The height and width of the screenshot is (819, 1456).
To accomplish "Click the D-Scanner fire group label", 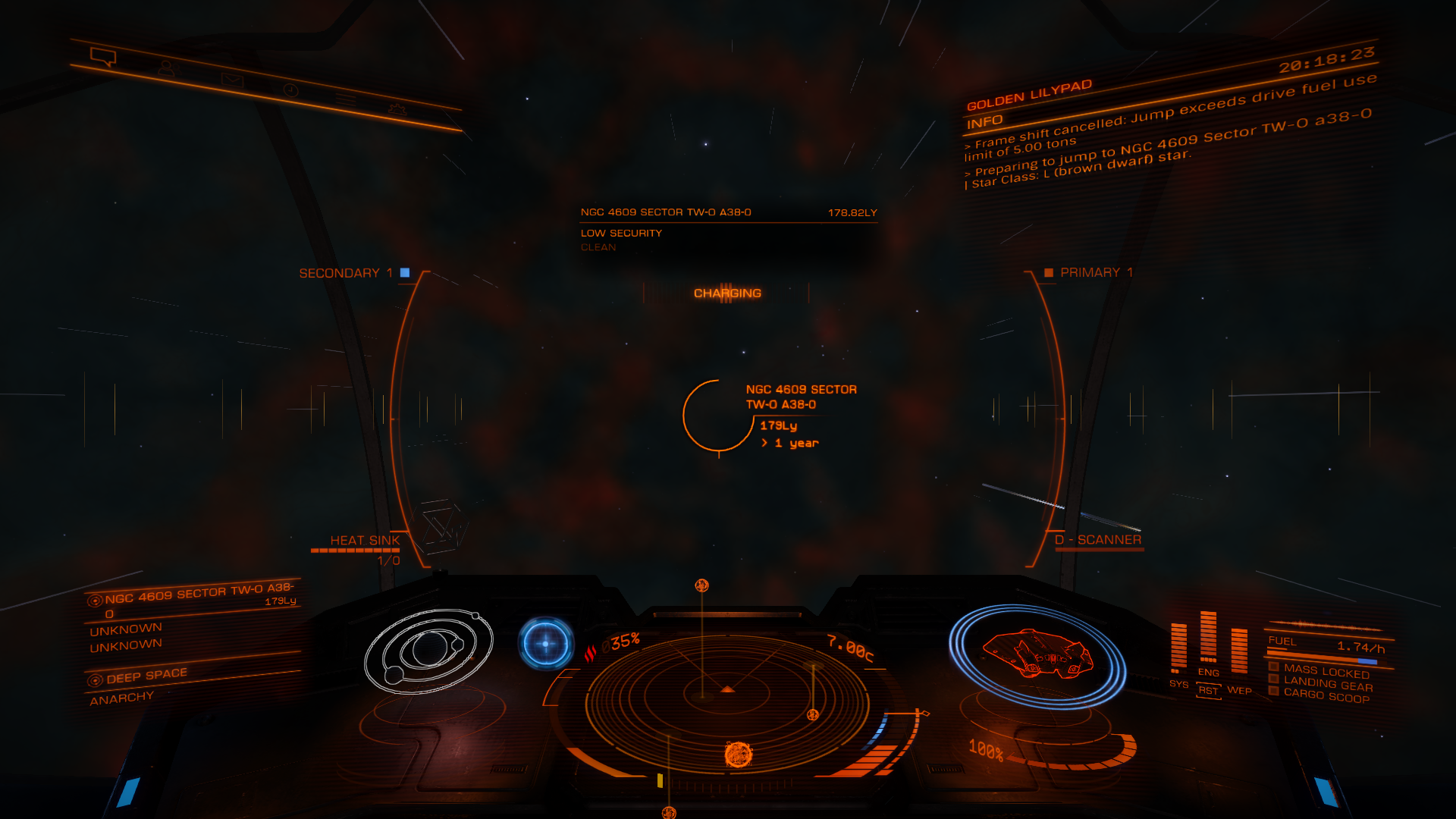I will click(x=1098, y=540).
